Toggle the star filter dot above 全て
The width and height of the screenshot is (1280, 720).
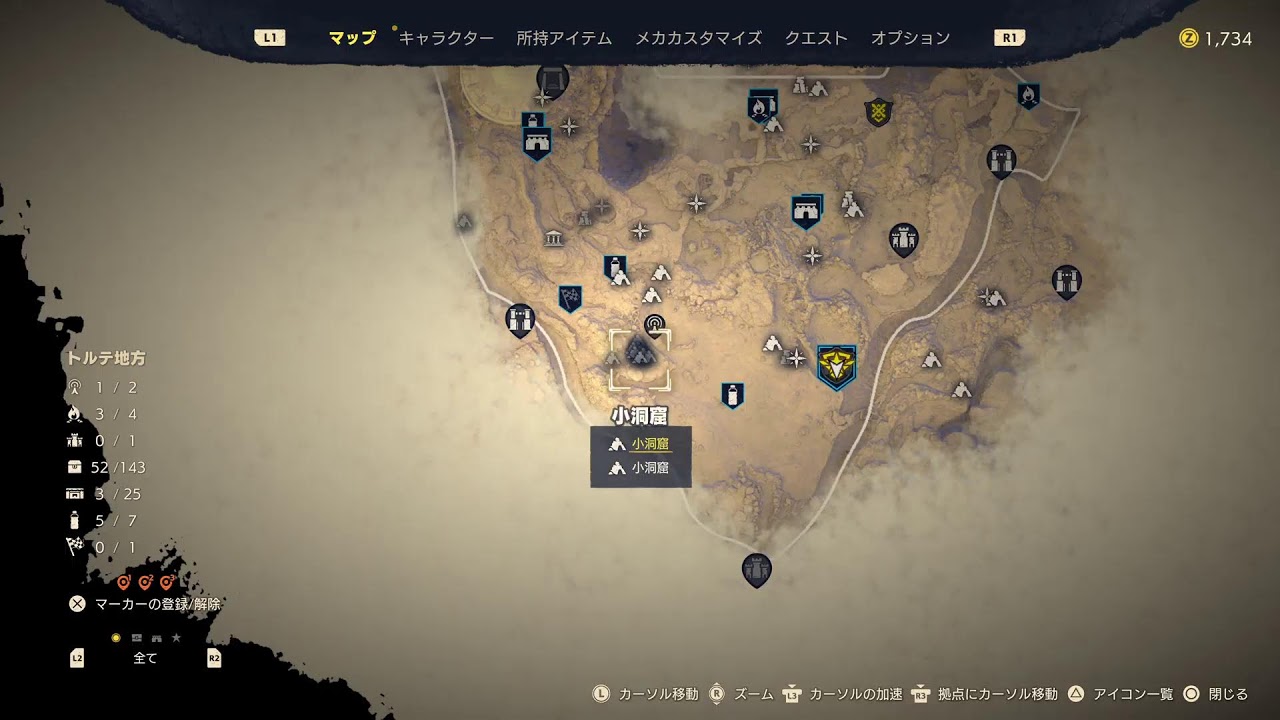tap(177, 637)
